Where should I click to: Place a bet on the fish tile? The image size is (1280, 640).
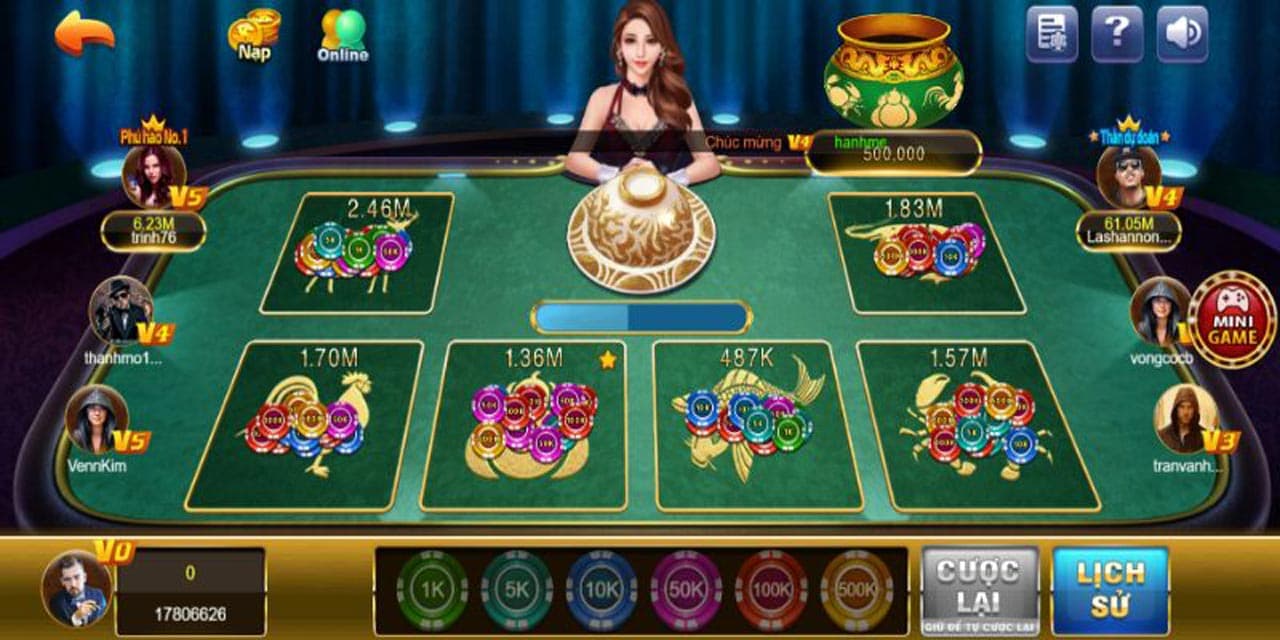click(755, 425)
